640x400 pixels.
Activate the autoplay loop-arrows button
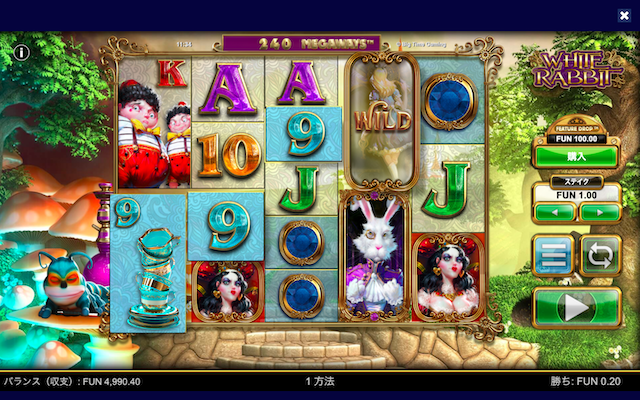[x=600, y=255]
